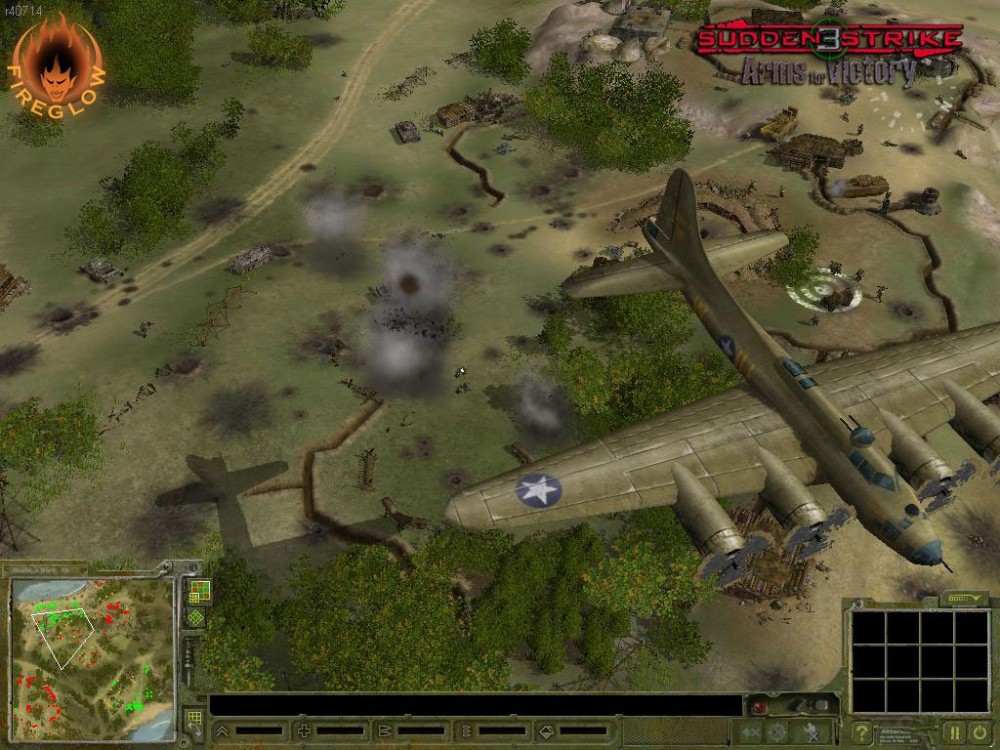Open the question mark help button

click(862, 732)
